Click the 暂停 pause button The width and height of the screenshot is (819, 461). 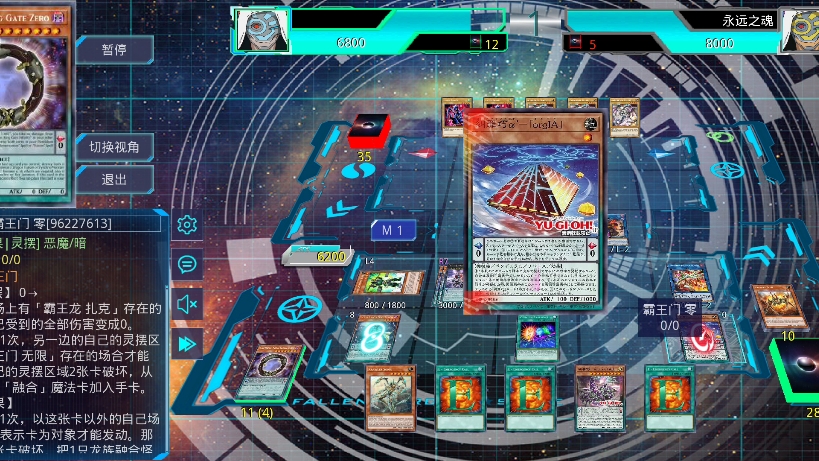[114, 50]
